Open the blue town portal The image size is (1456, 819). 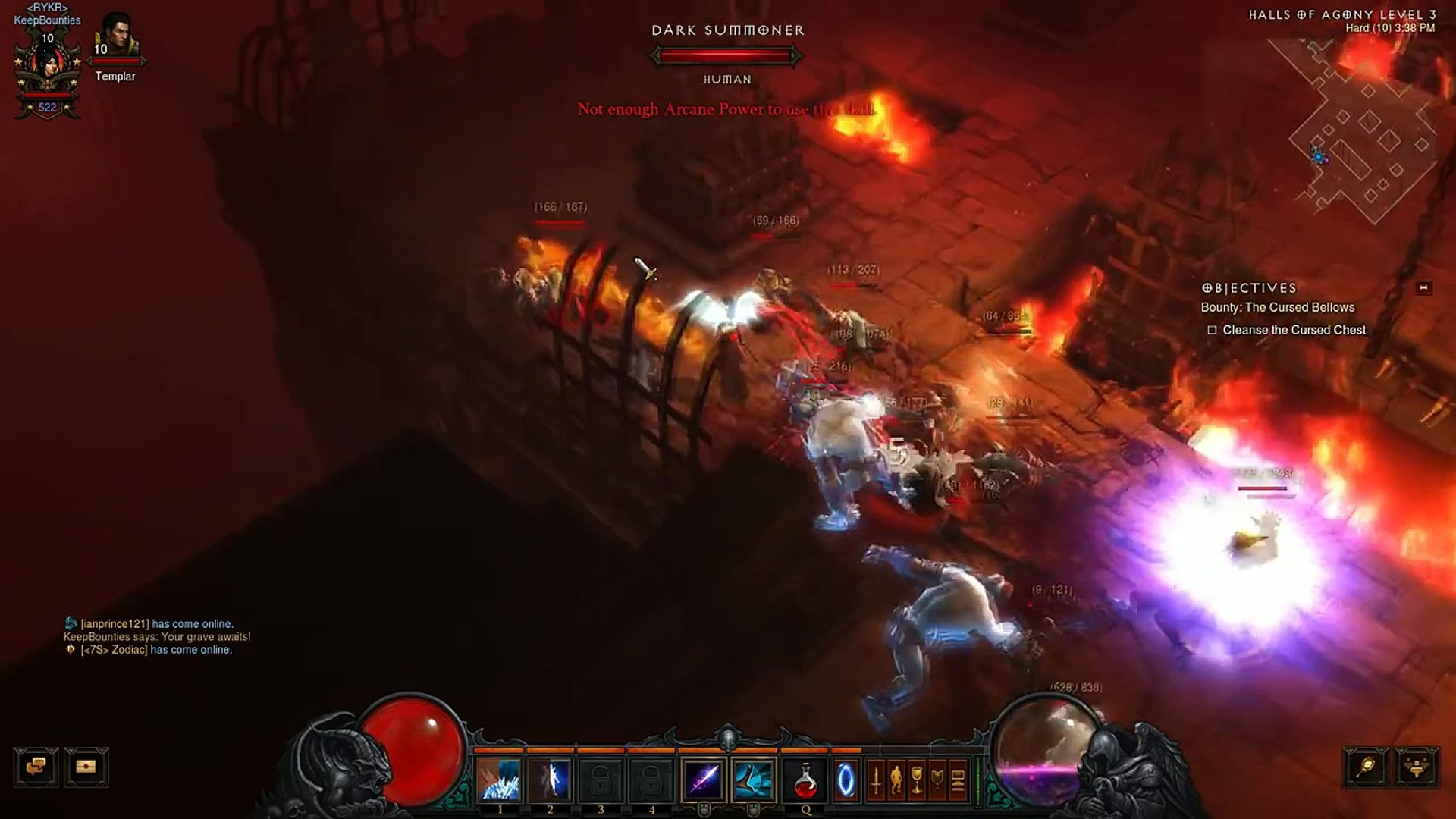coord(846,781)
